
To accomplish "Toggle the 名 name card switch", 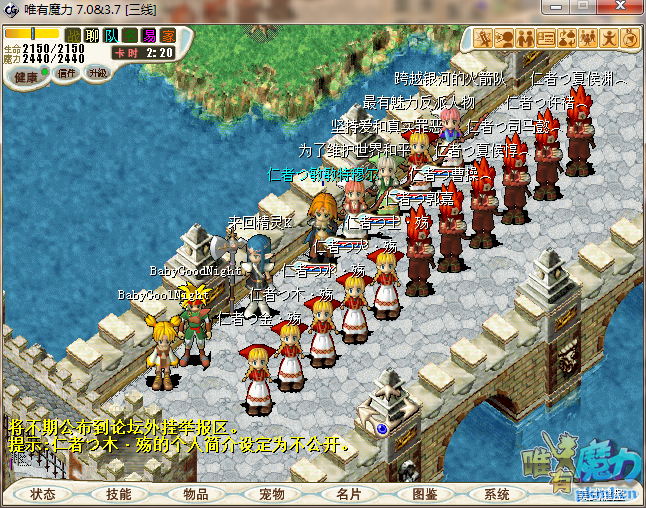I will click(x=130, y=36).
